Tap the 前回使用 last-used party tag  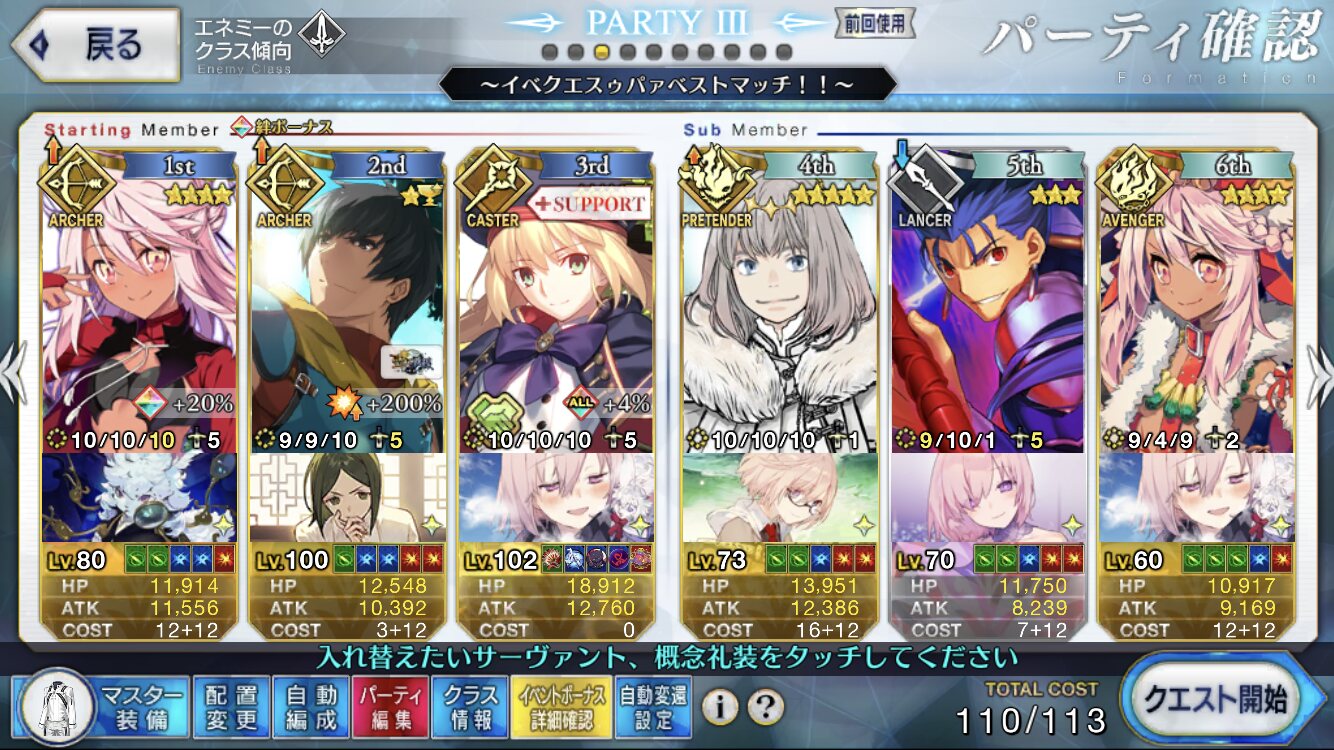[862, 22]
